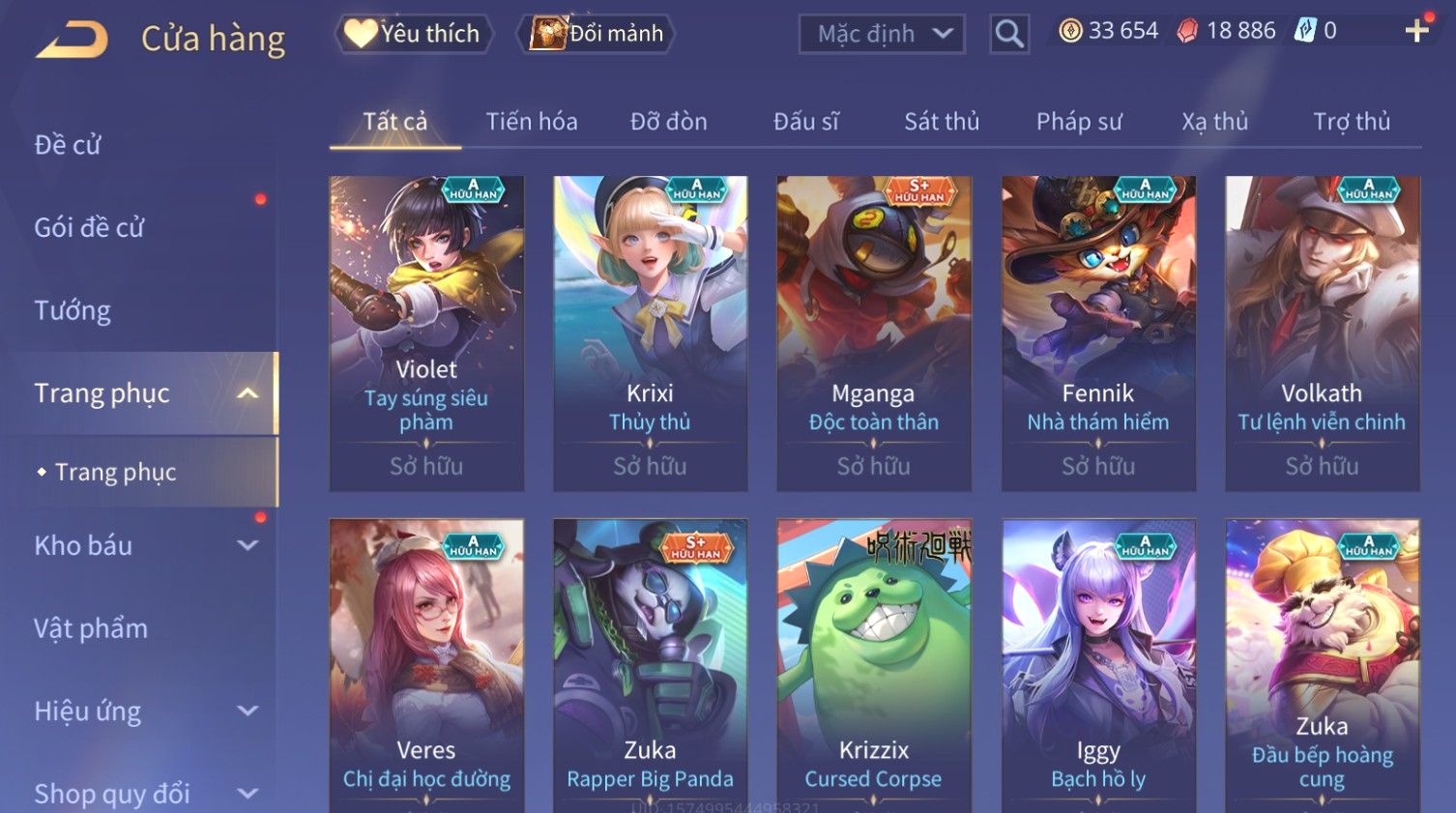
Task: Click the magnifying glass search button
Action: (1009, 35)
